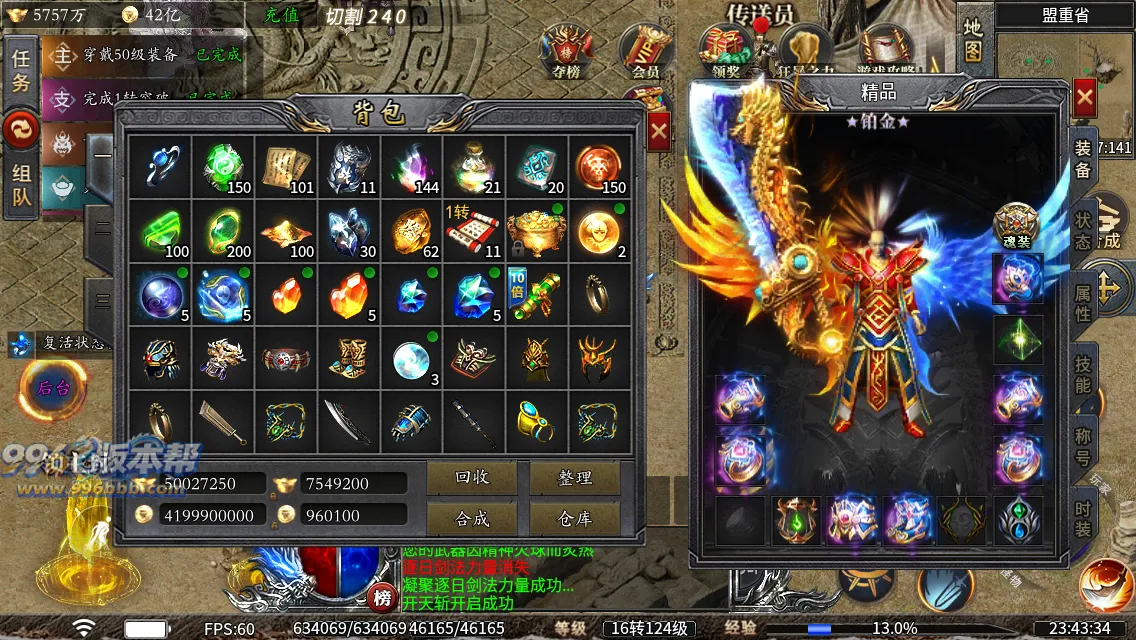1136x640 pixels.
Task: Open the 仓库 warehouse
Action: point(575,517)
